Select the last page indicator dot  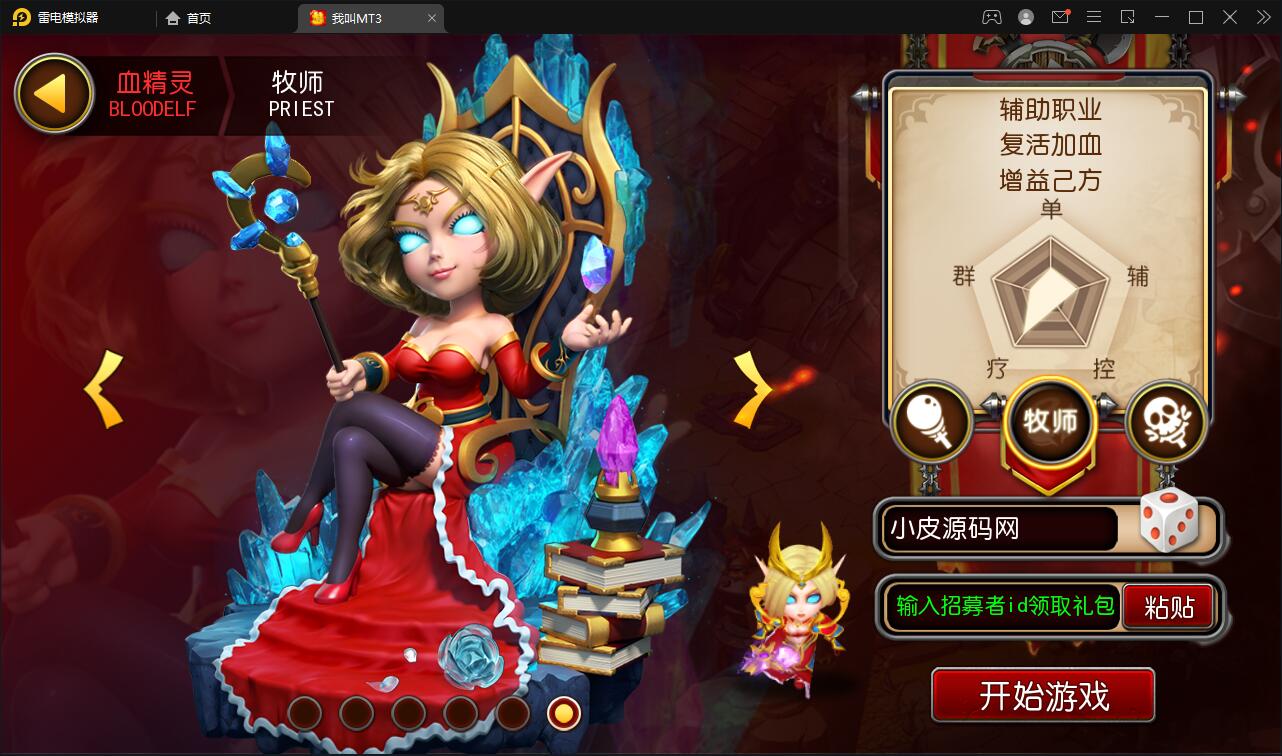(564, 714)
